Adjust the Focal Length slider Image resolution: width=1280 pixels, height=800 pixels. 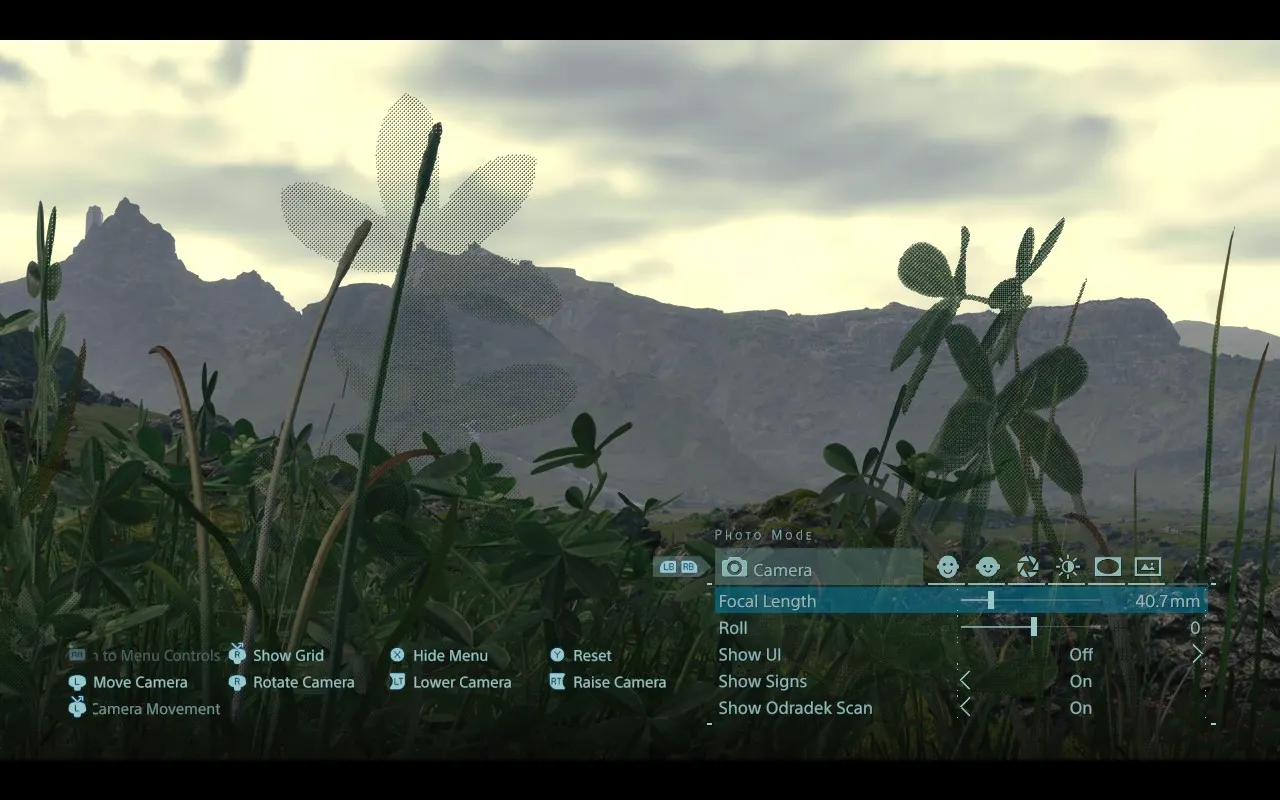pyautogui.click(x=991, y=600)
